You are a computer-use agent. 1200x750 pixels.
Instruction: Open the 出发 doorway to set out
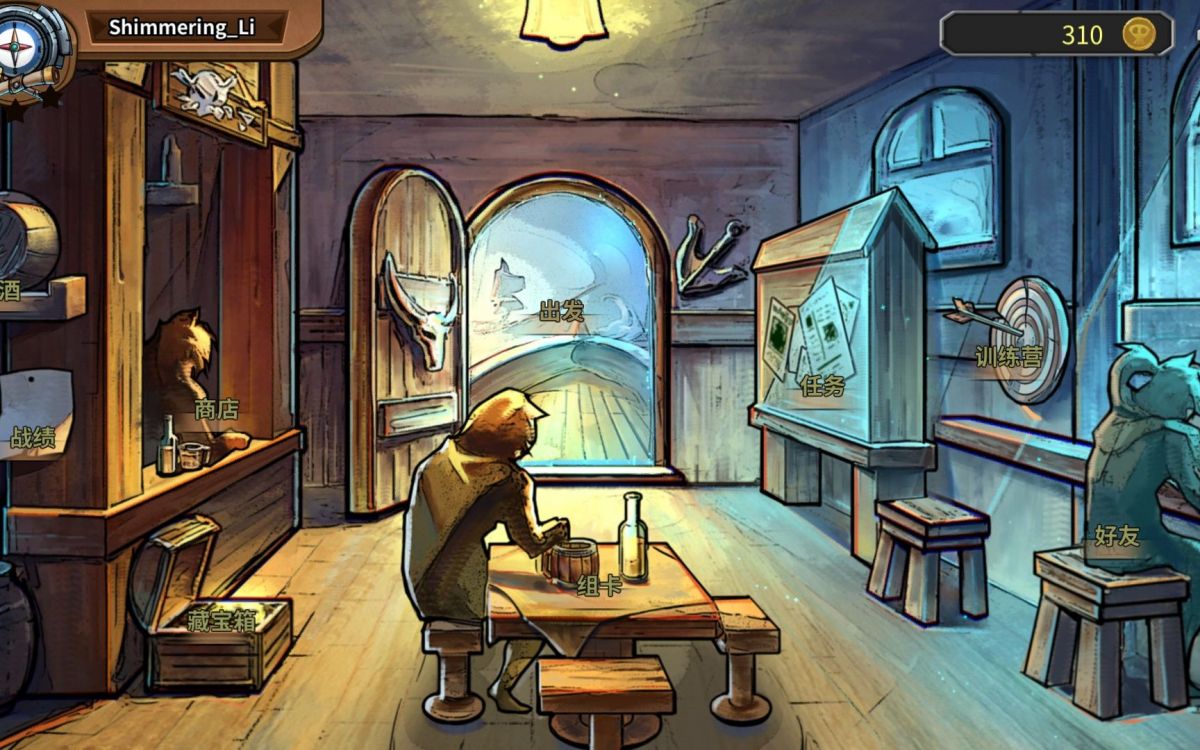tap(562, 312)
